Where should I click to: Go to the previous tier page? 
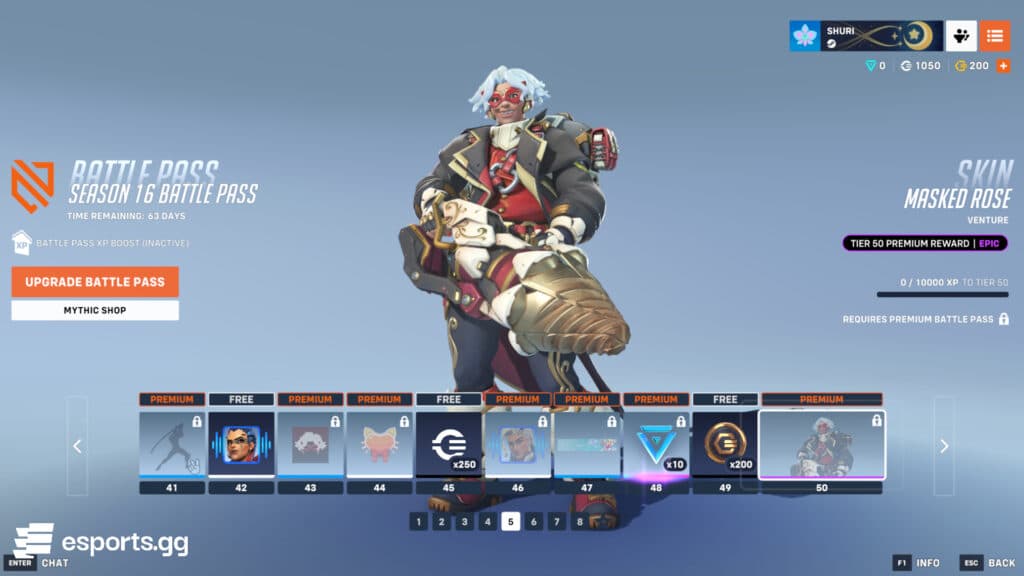pos(77,446)
